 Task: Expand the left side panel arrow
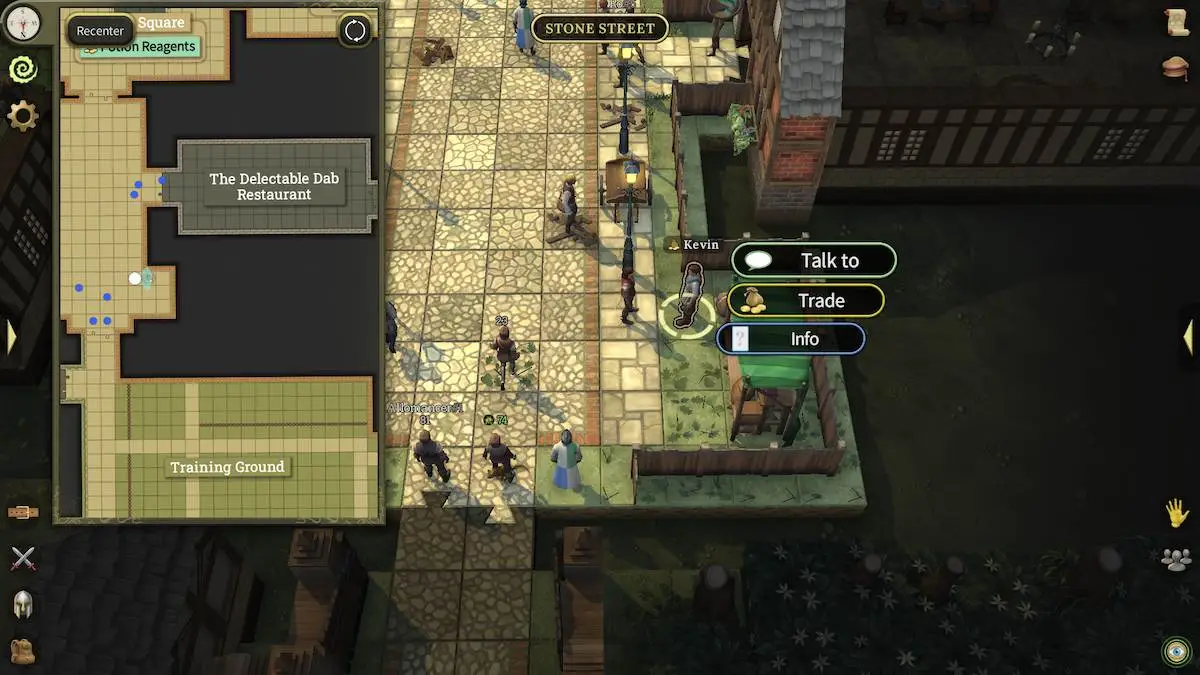(x=11, y=337)
